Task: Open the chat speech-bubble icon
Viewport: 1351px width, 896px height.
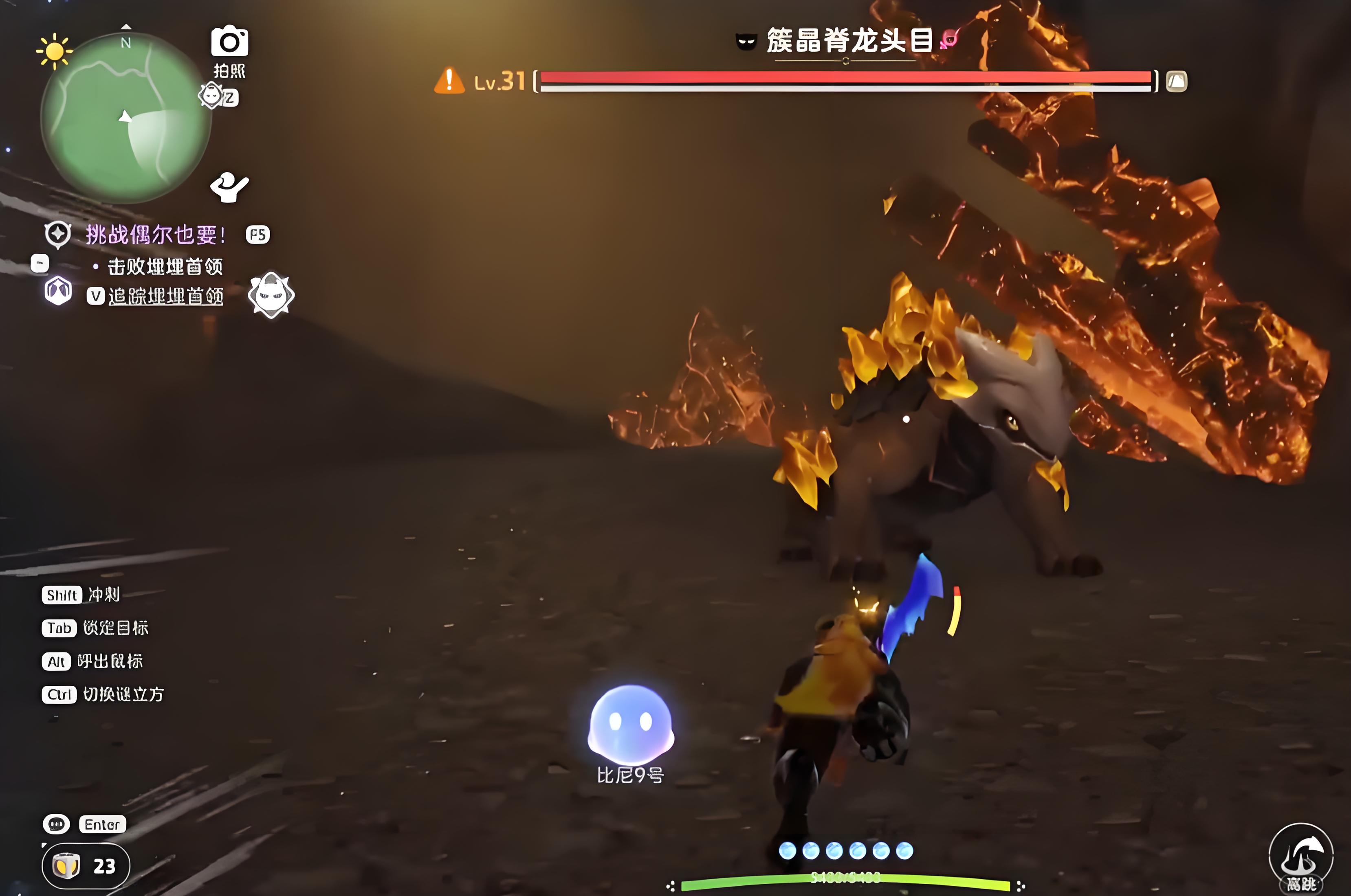Action: pos(56,824)
